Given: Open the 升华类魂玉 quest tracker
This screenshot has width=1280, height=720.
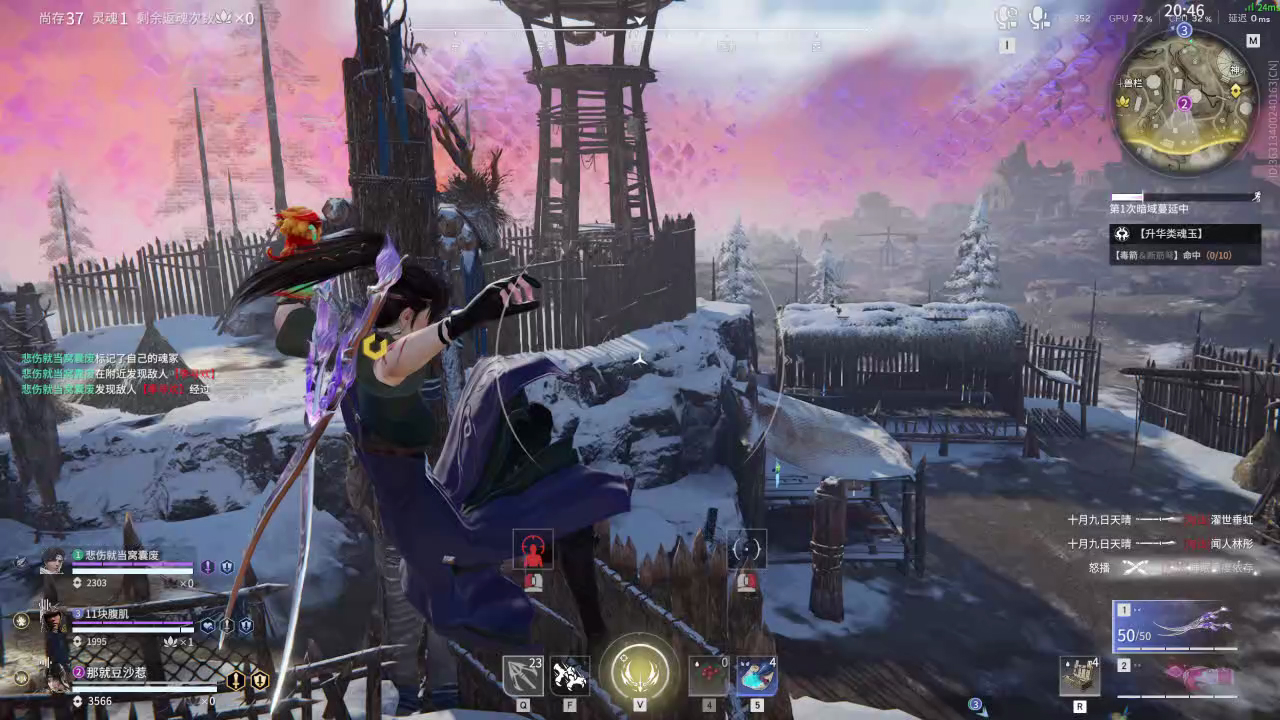Looking at the screenshot, I should coord(1185,233).
